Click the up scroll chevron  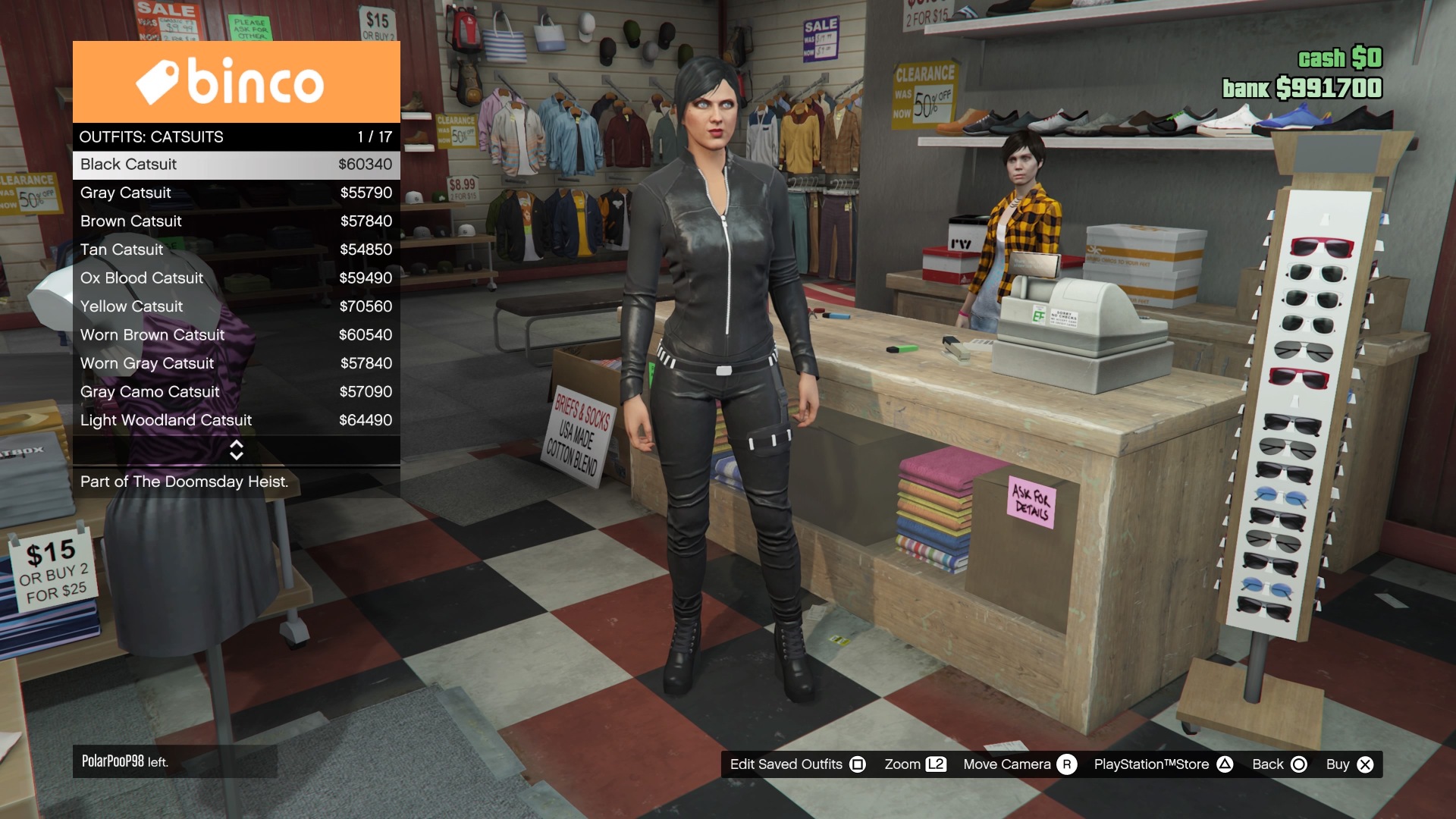pyautogui.click(x=236, y=446)
